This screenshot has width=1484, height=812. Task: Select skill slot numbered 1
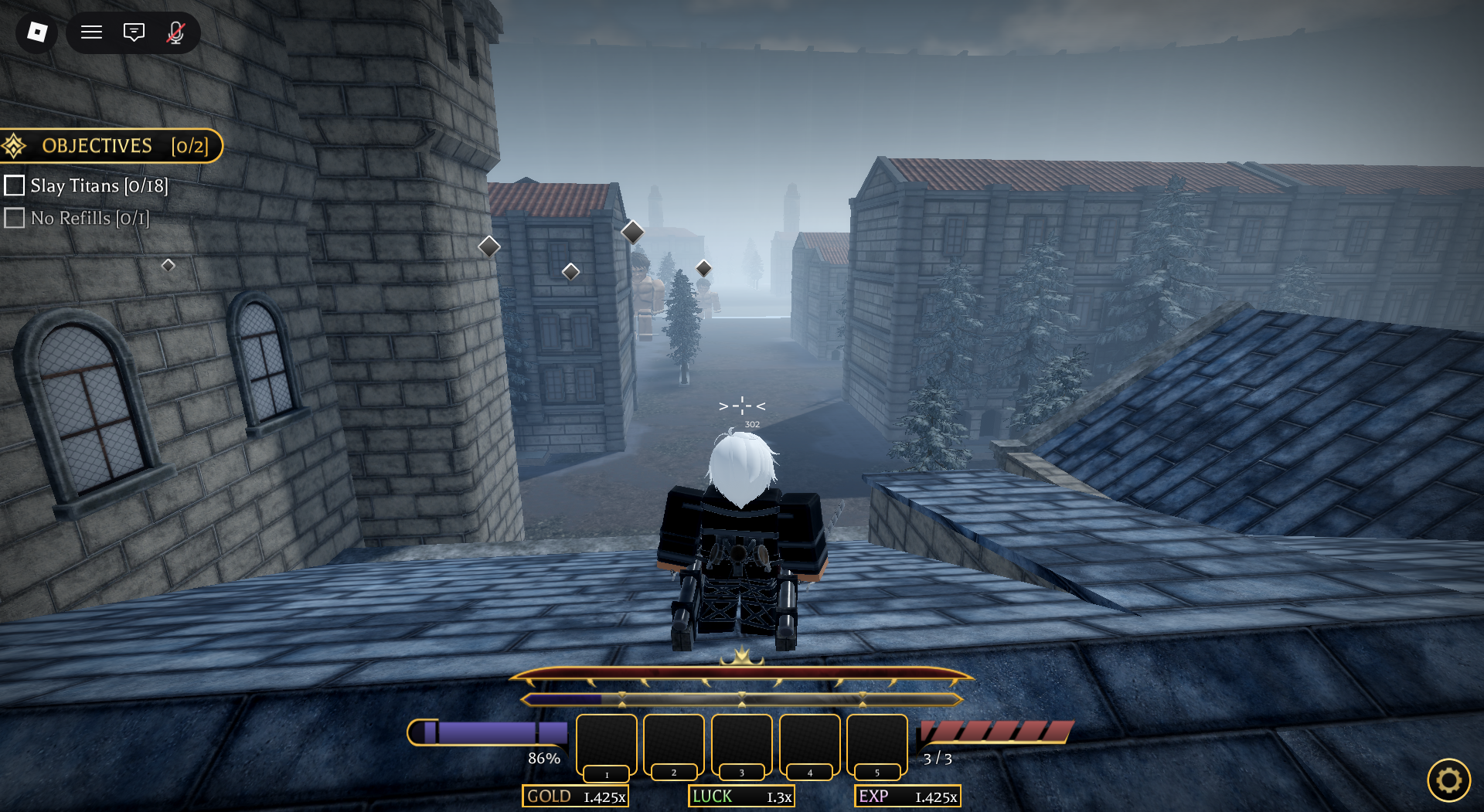point(607,744)
